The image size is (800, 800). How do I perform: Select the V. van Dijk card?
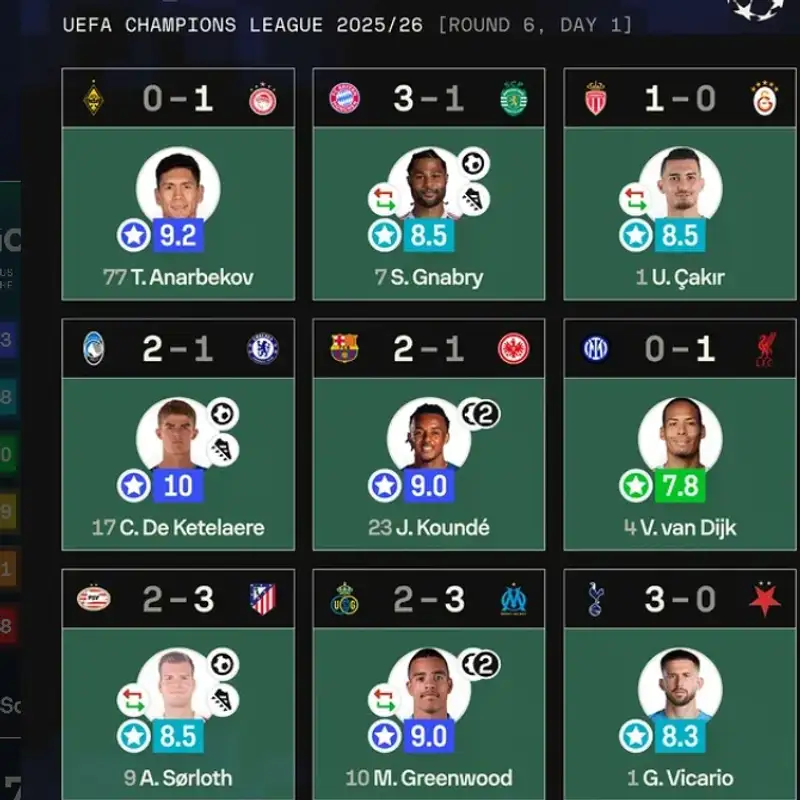[x=680, y=464]
